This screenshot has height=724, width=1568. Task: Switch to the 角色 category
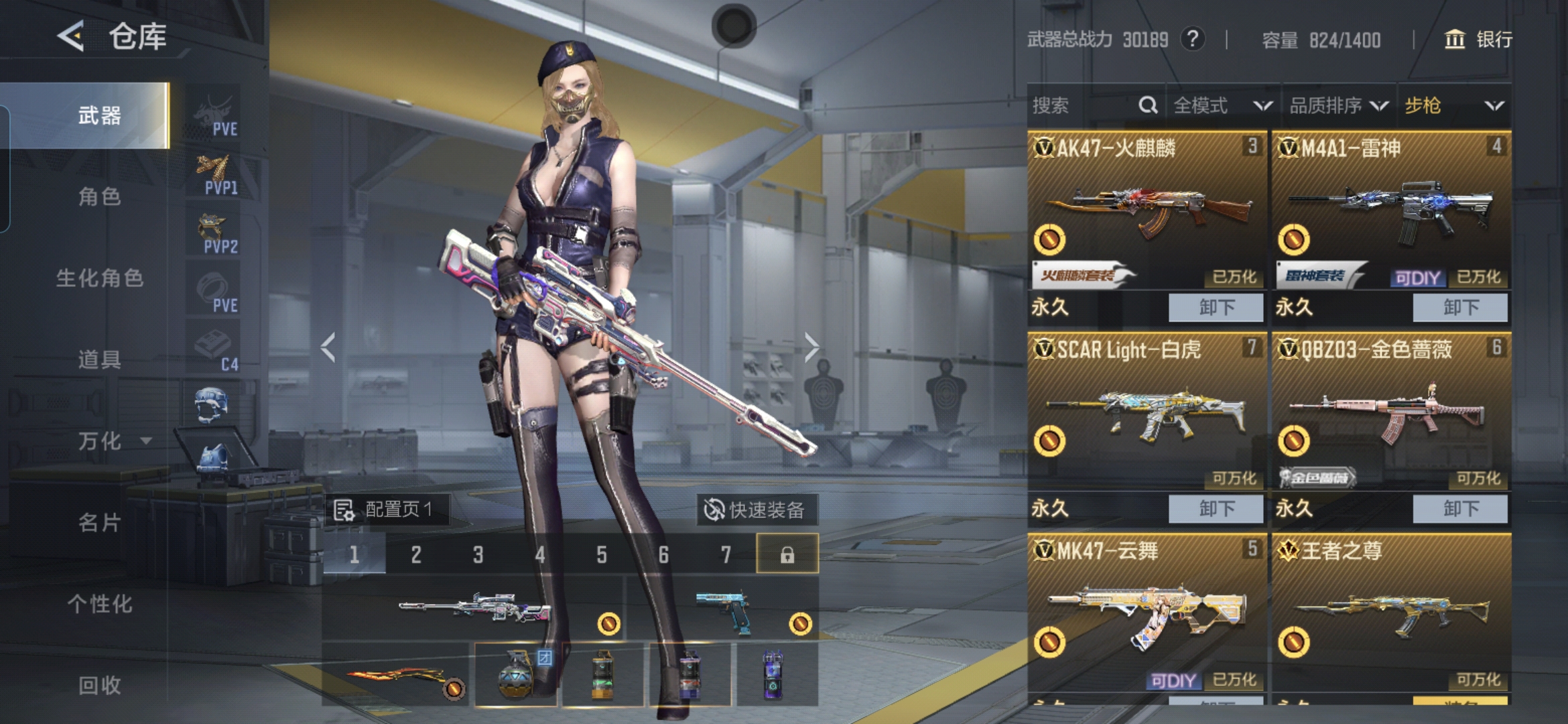[x=99, y=197]
